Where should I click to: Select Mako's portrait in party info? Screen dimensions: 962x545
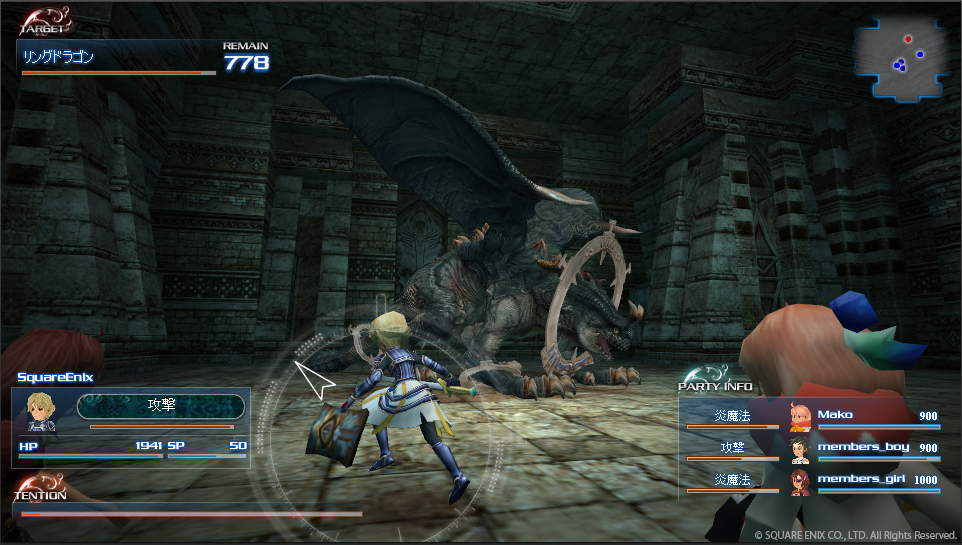click(799, 417)
